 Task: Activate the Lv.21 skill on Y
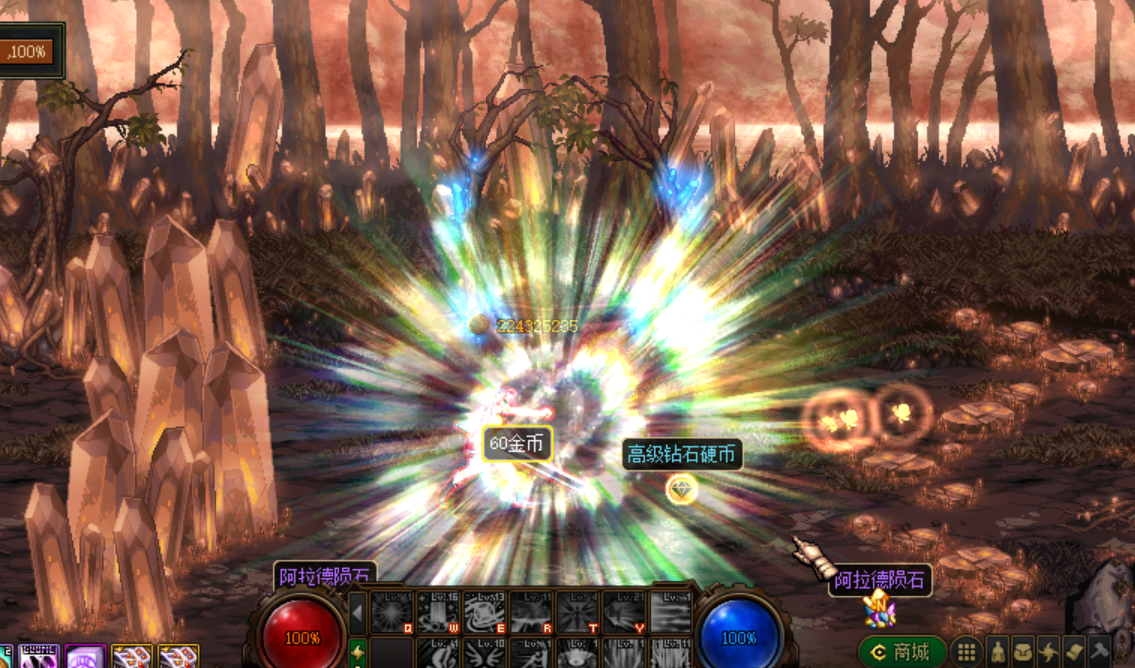(x=624, y=612)
